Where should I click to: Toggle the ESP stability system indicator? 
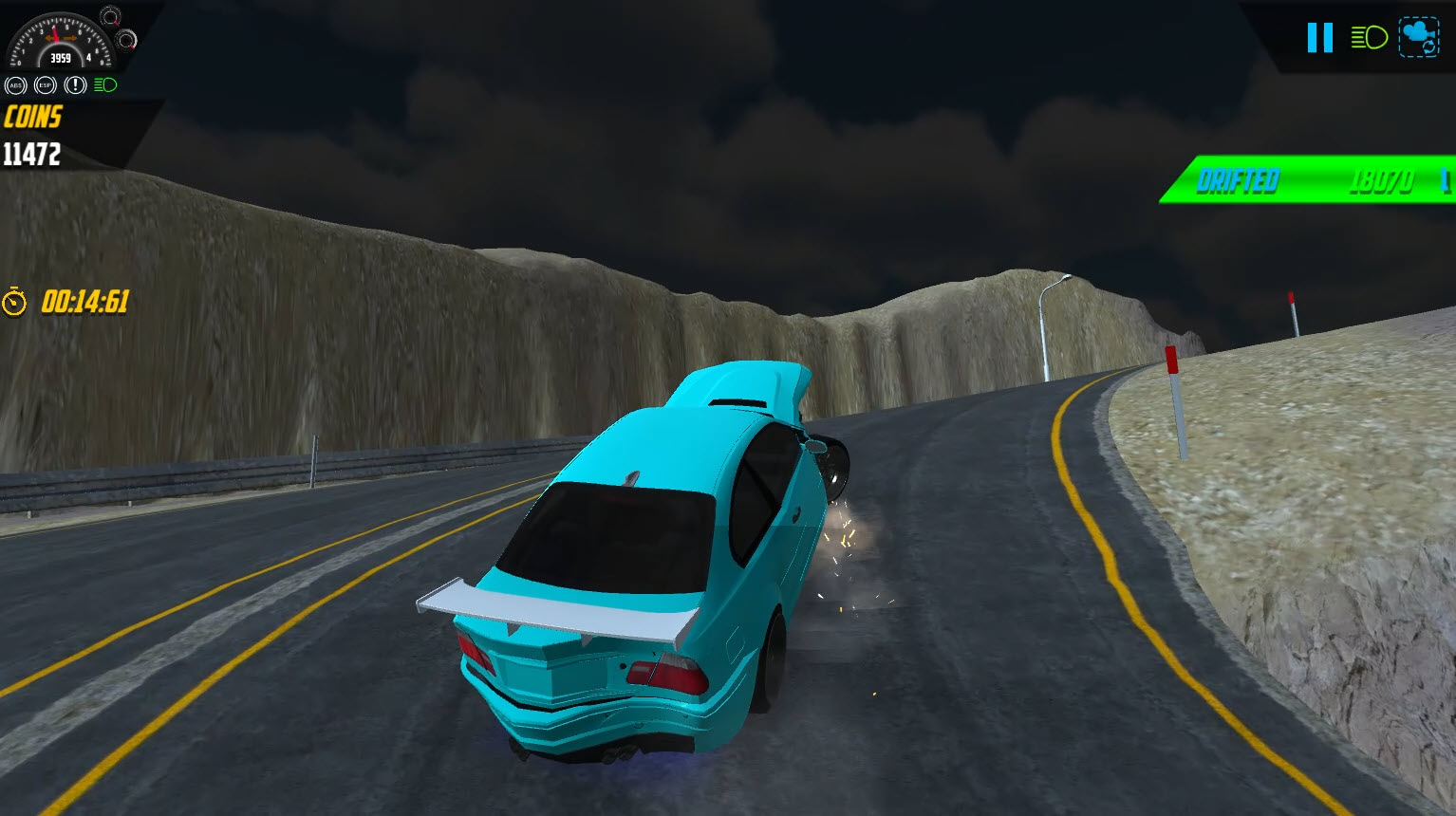(46, 85)
